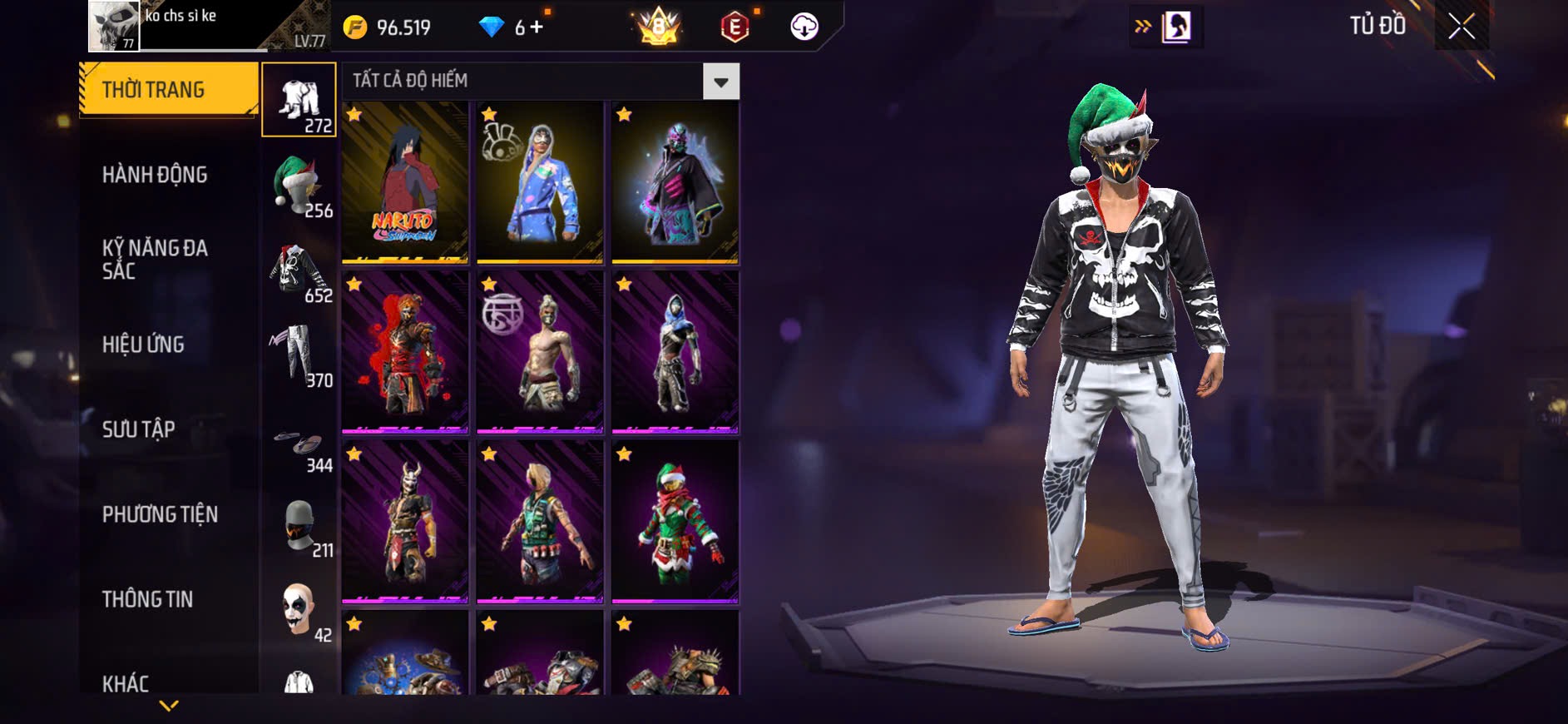
Task: Click the cloud download icon
Action: tap(804, 27)
